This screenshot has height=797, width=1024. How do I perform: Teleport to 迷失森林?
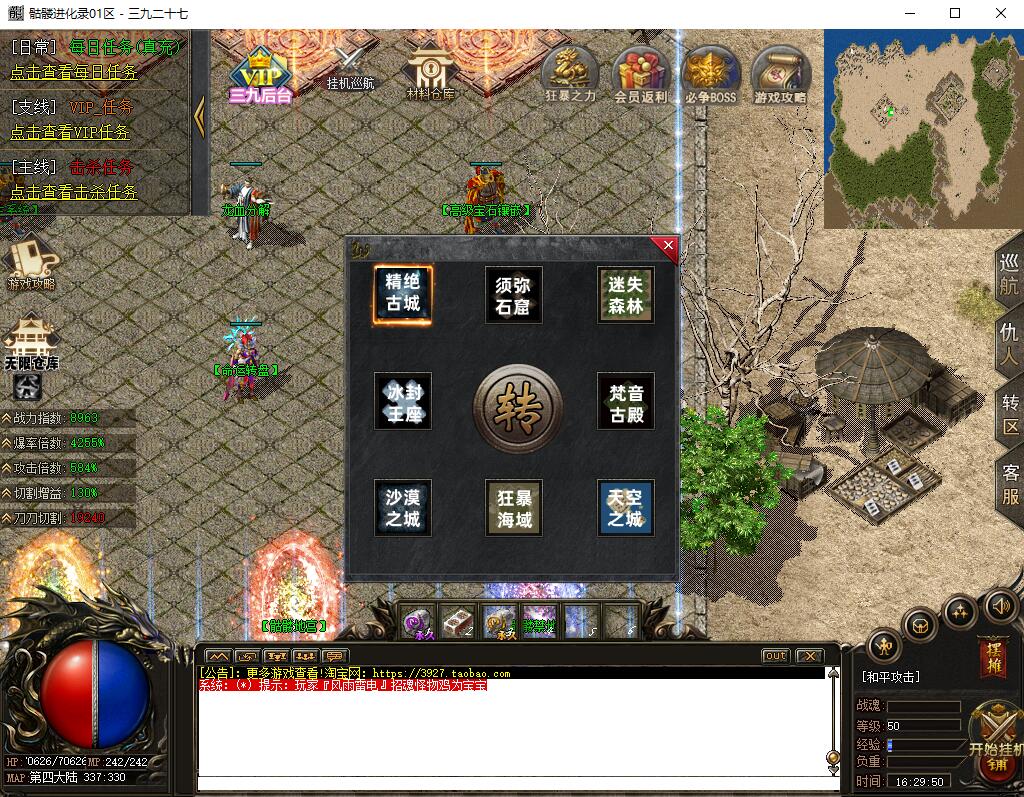(626, 294)
